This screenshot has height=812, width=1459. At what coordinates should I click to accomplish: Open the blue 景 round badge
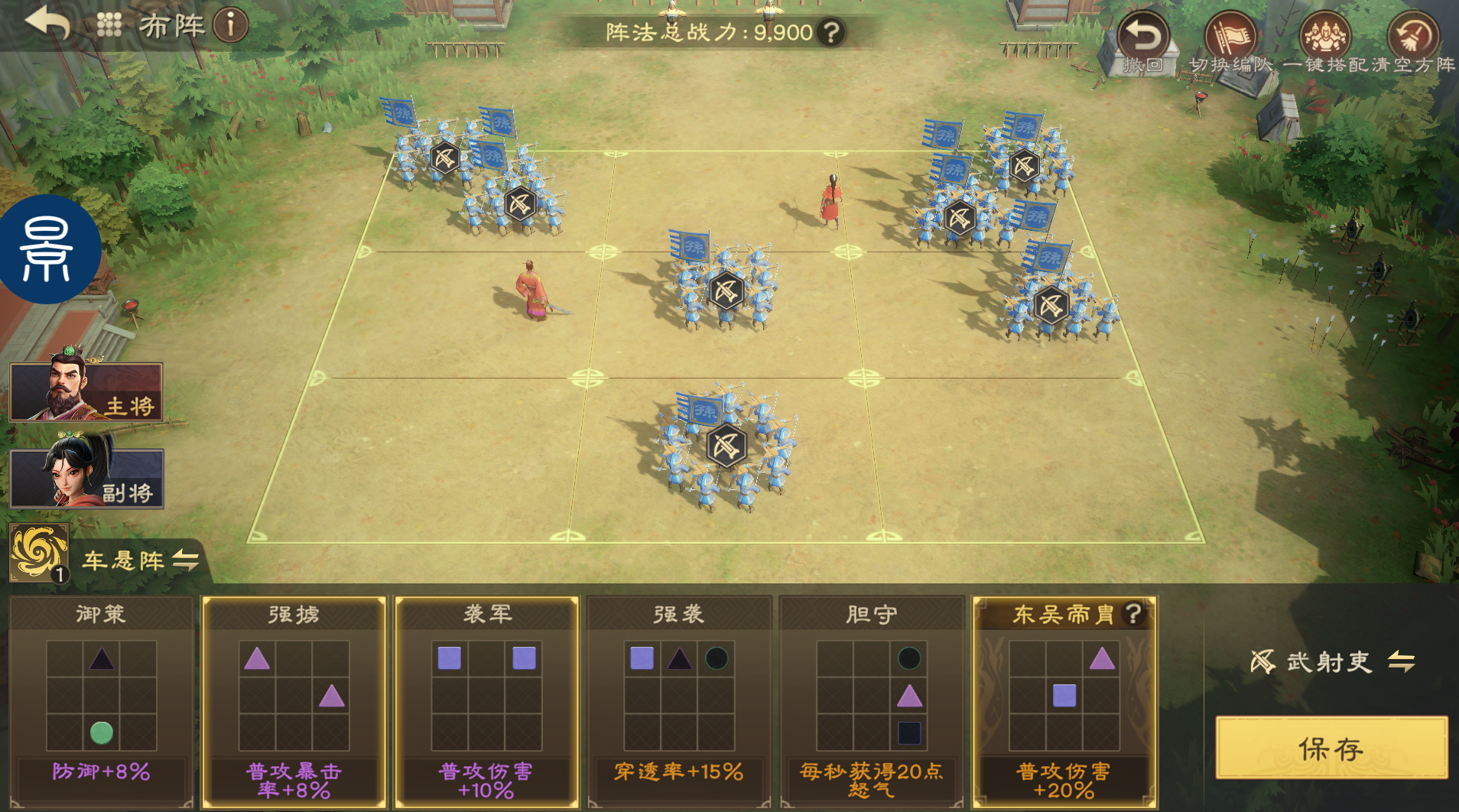[x=47, y=249]
